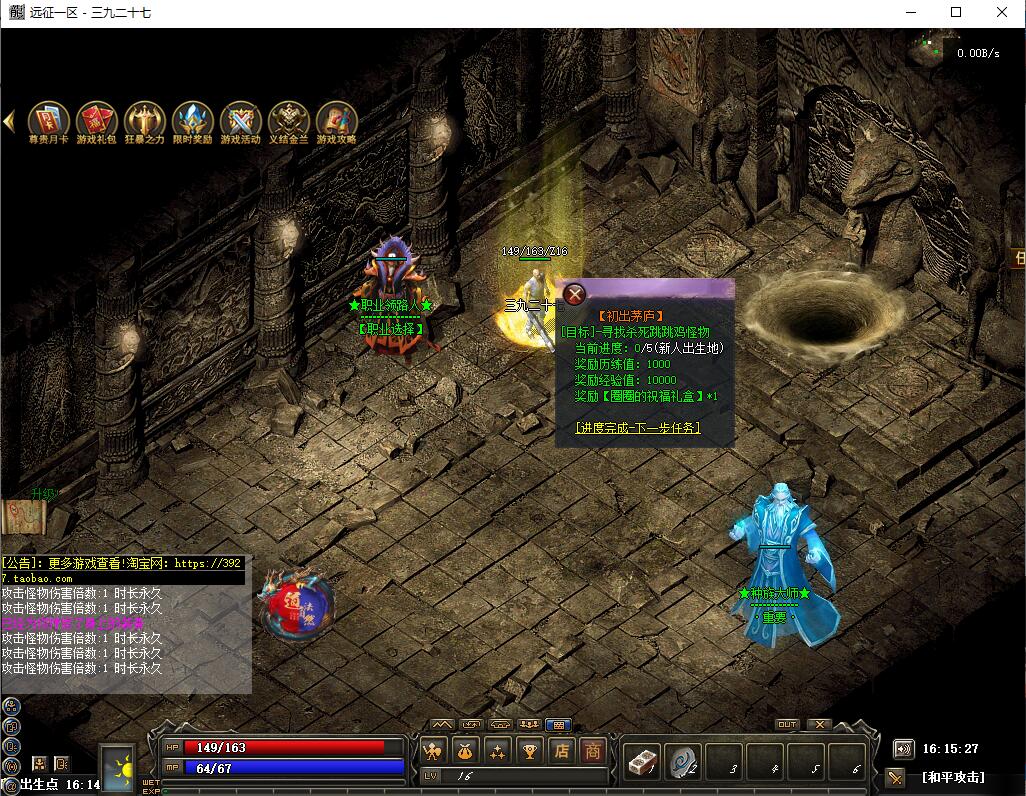Open the trophy icon on the bottom bar
Viewport: 1026px width, 796px height.
(x=530, y=751)
